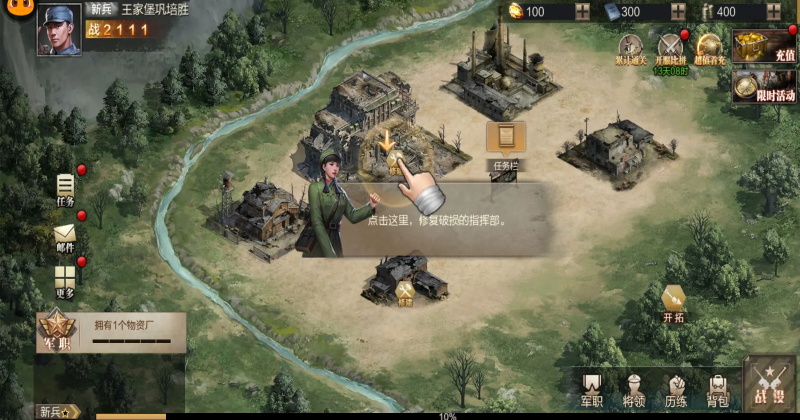The height and width of the screenshot is (420, 800).
Task: Open the 累计通关 event icon
Action: pyautogui.click(x=630, y=51)
